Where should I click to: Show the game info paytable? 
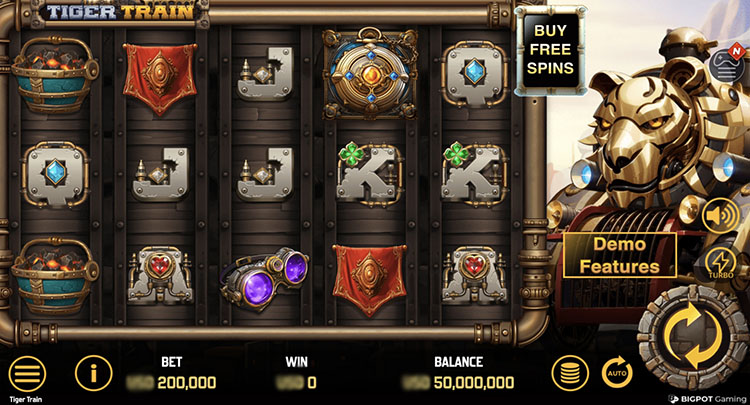(93, 374)
